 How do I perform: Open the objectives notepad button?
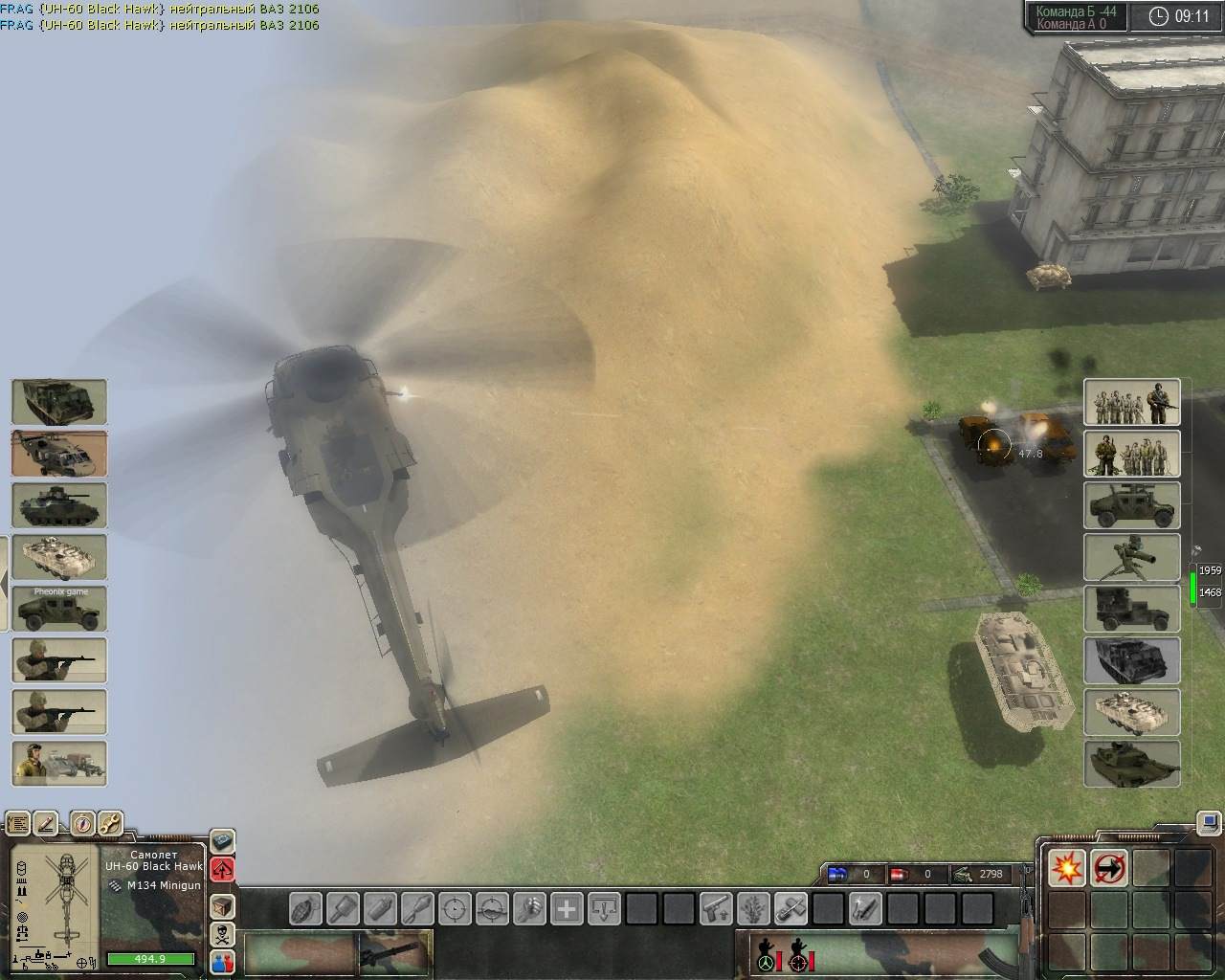point(17,823)
